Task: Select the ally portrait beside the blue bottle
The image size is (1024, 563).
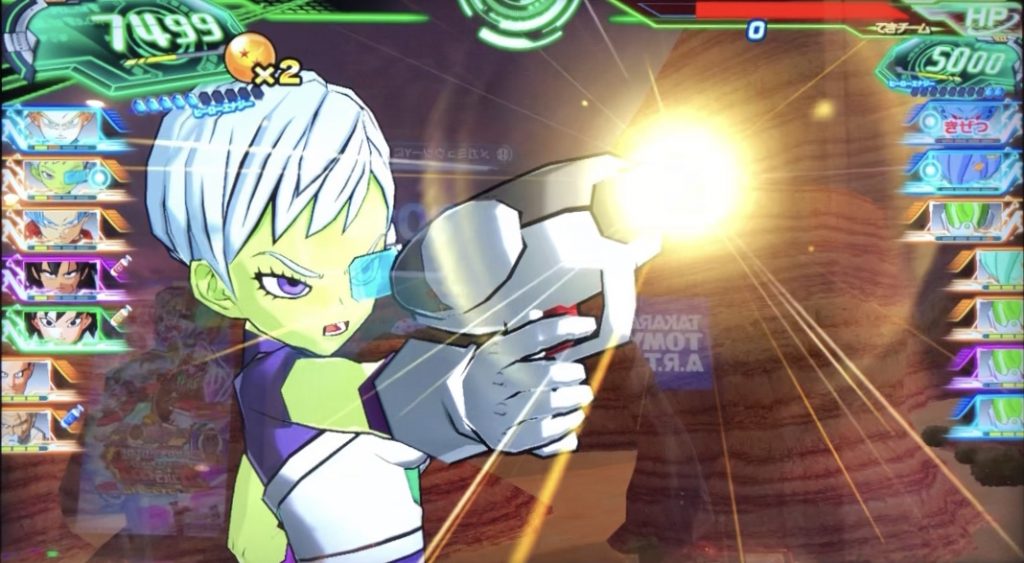Action: tap(42, 426)
